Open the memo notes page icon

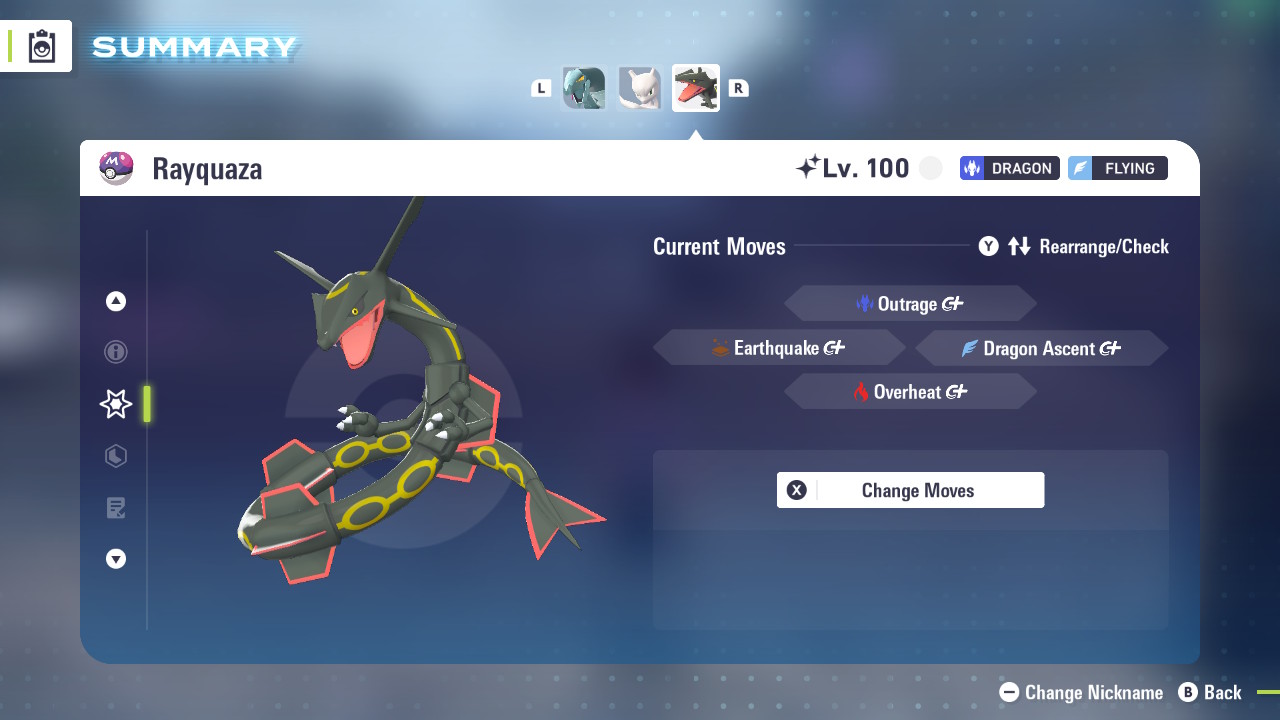(x=115, y=508)
